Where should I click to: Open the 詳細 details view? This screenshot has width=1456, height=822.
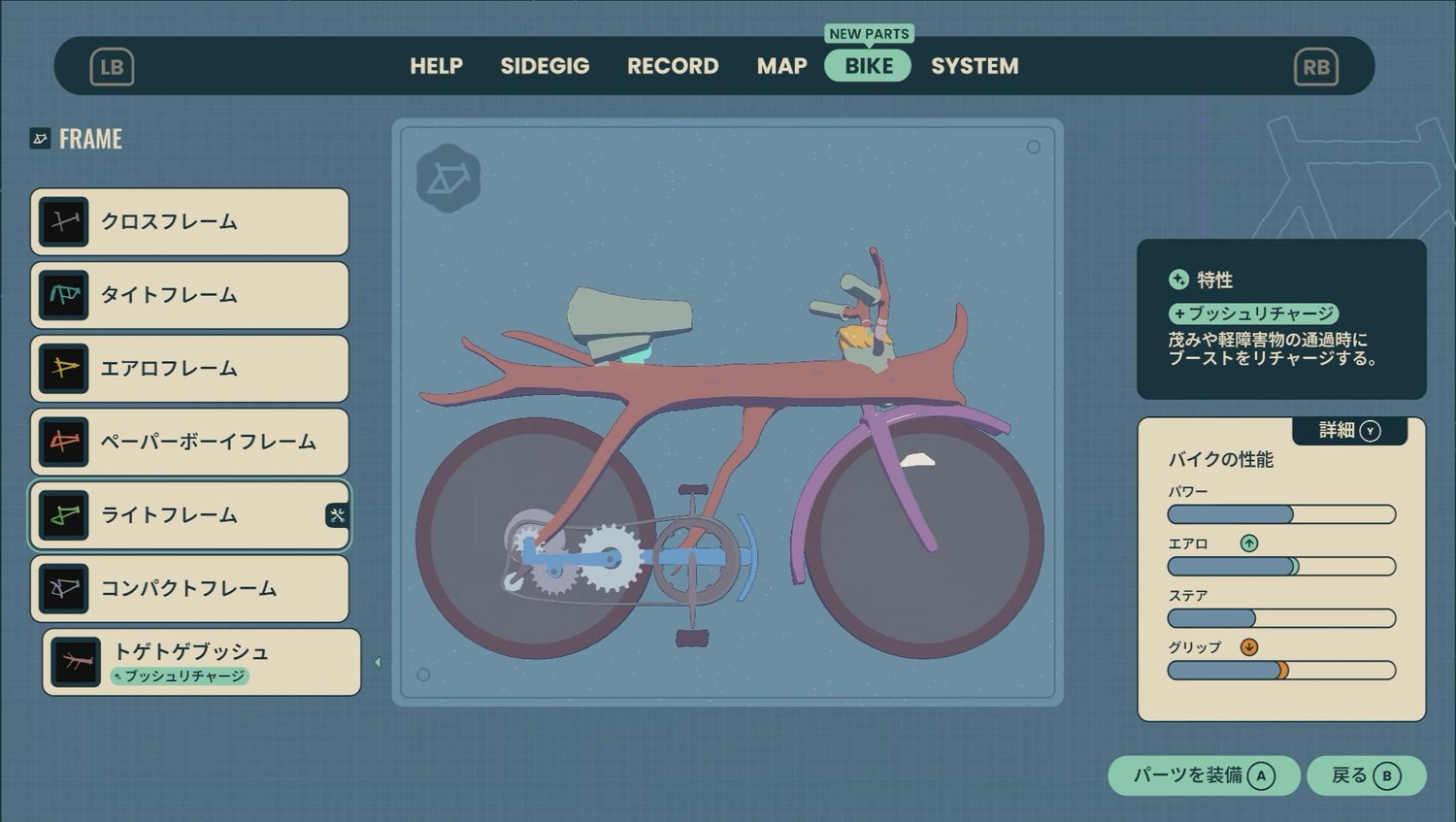pos(1349,431)
